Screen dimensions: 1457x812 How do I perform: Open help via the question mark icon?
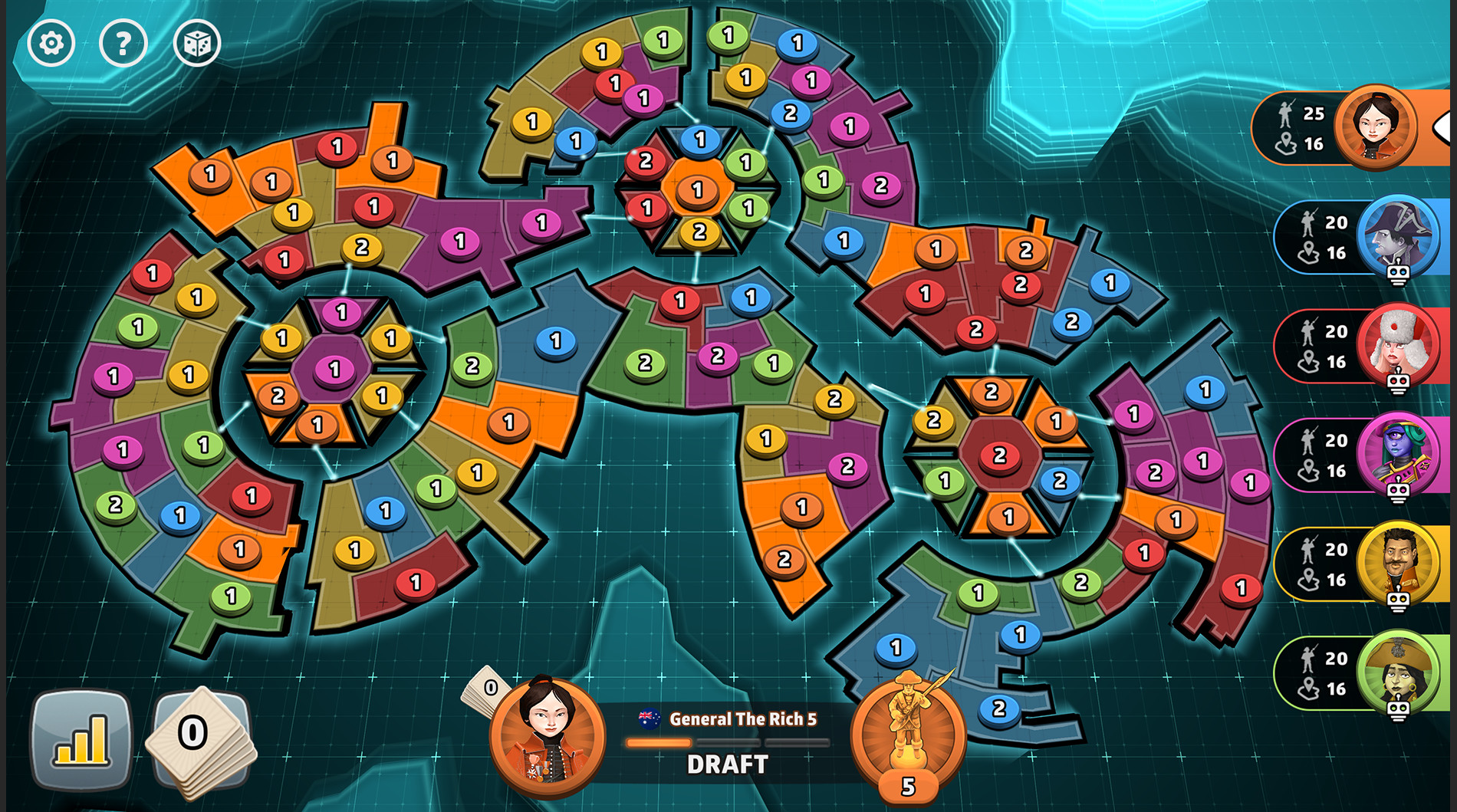click(x=123, y=43)
